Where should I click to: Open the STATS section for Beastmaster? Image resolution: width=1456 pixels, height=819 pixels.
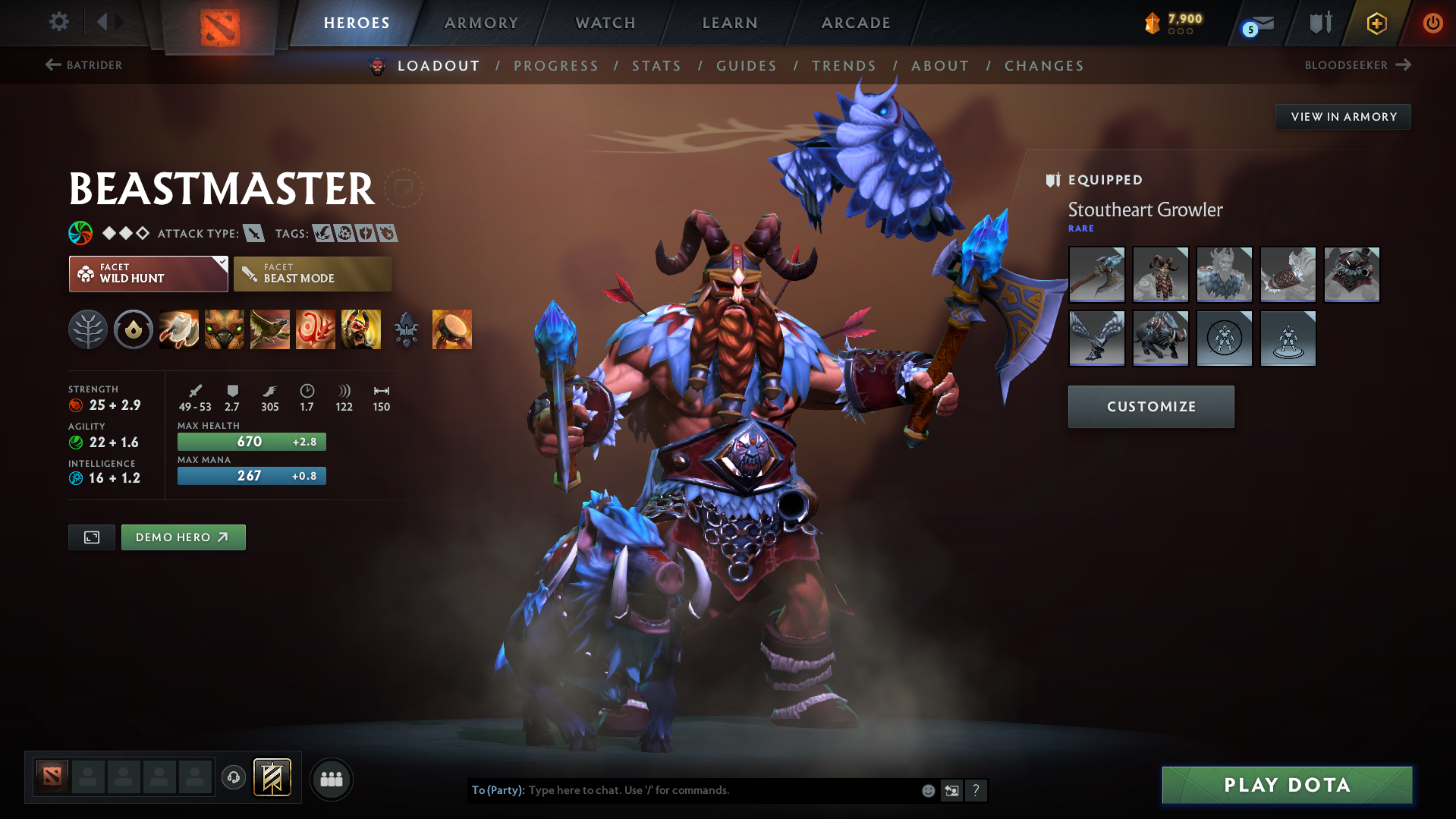pyautogui.click(x=656, y=65)
